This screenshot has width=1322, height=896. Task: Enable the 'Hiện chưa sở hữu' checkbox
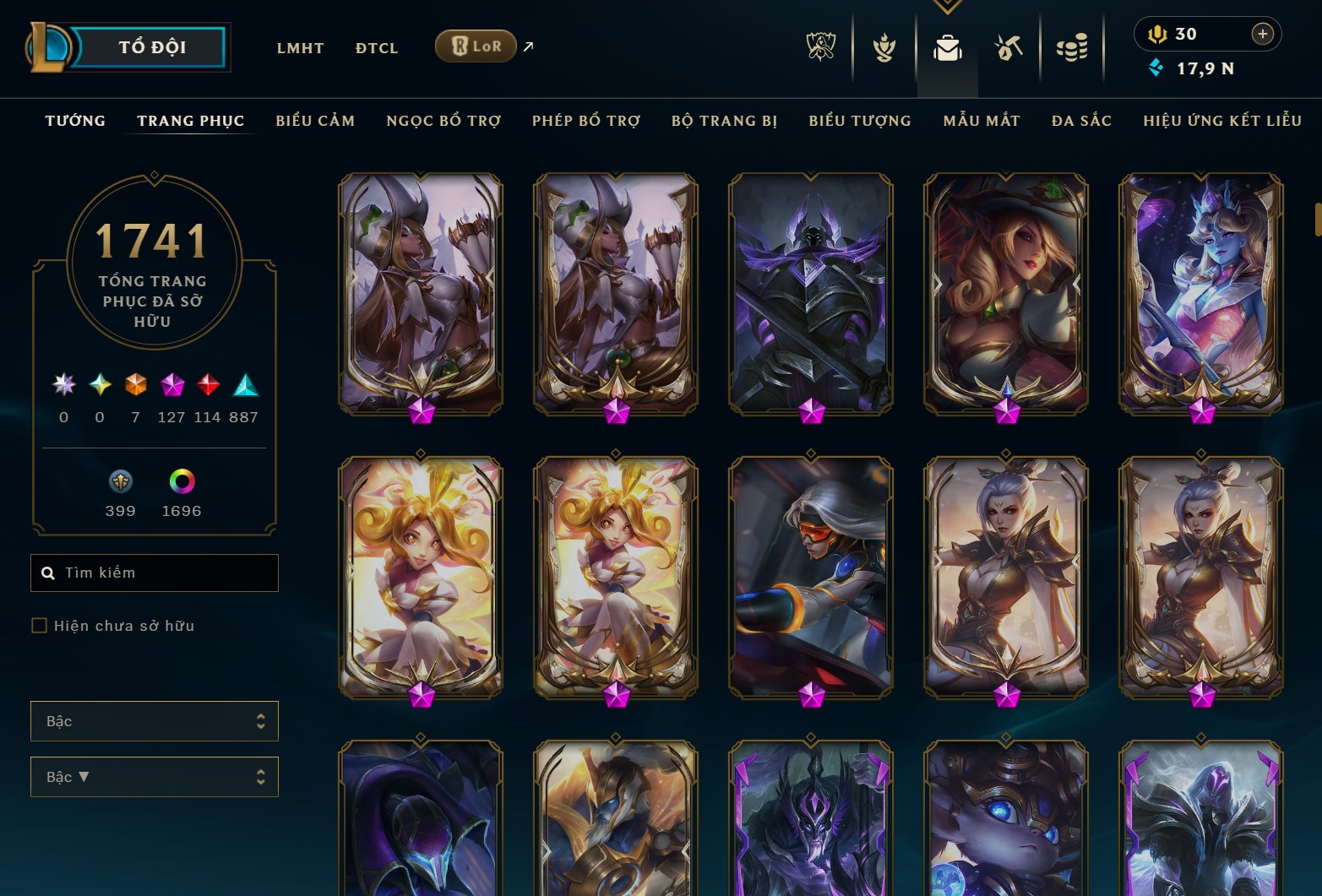[x=39, y=625]
